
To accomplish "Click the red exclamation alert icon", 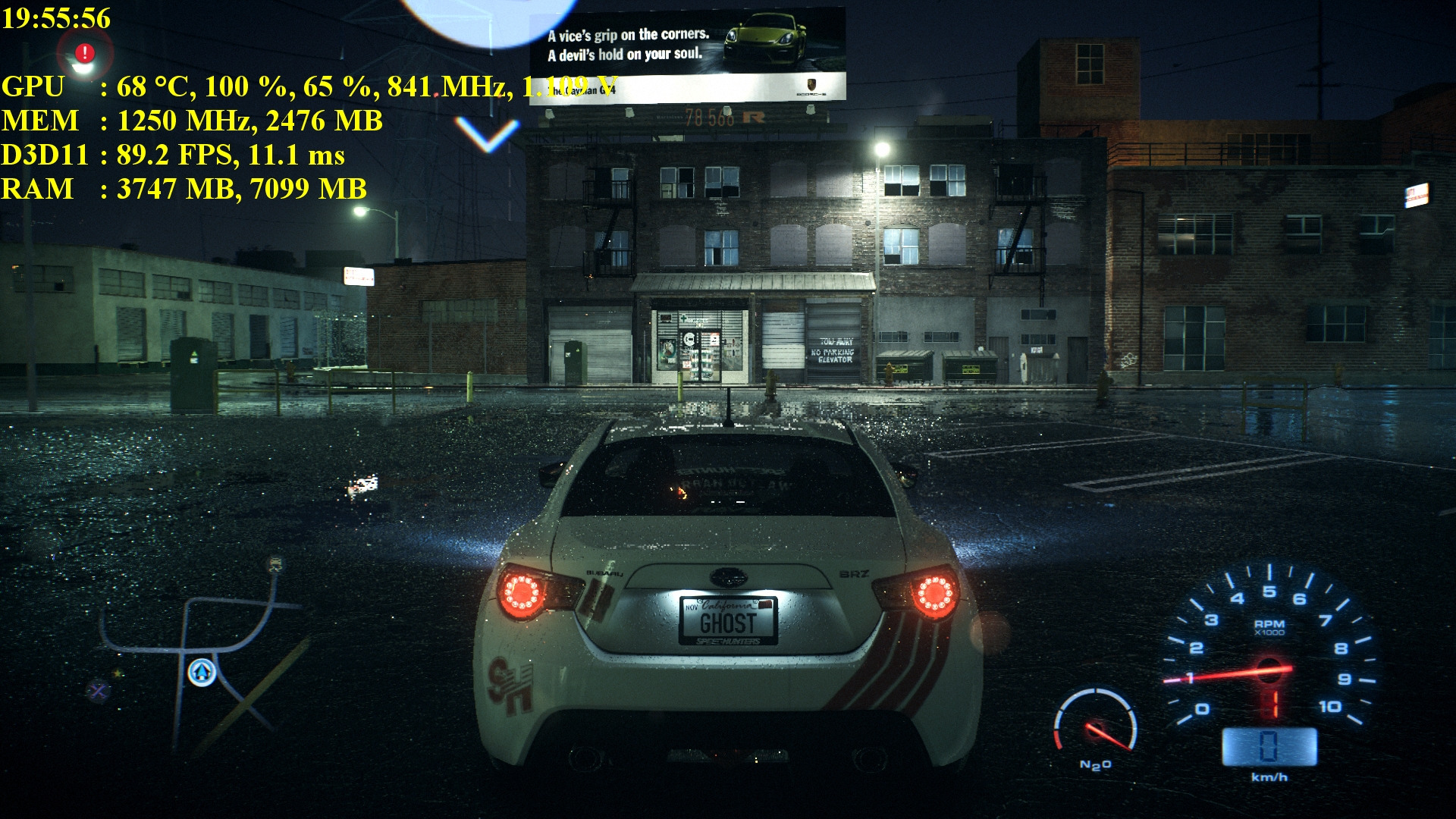I will coord(85,53).
